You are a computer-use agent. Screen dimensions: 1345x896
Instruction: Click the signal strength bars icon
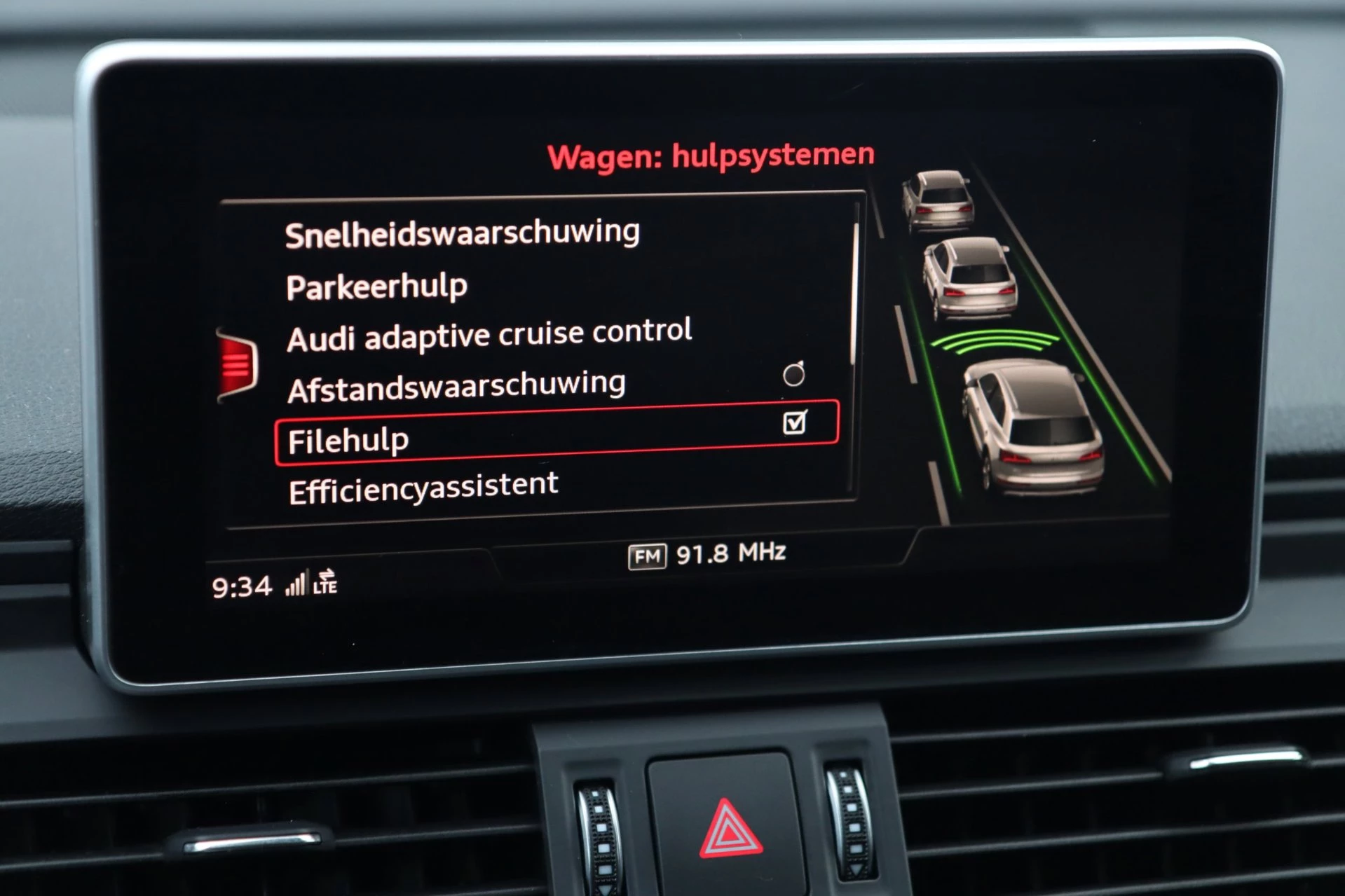[x=297, y=584]
